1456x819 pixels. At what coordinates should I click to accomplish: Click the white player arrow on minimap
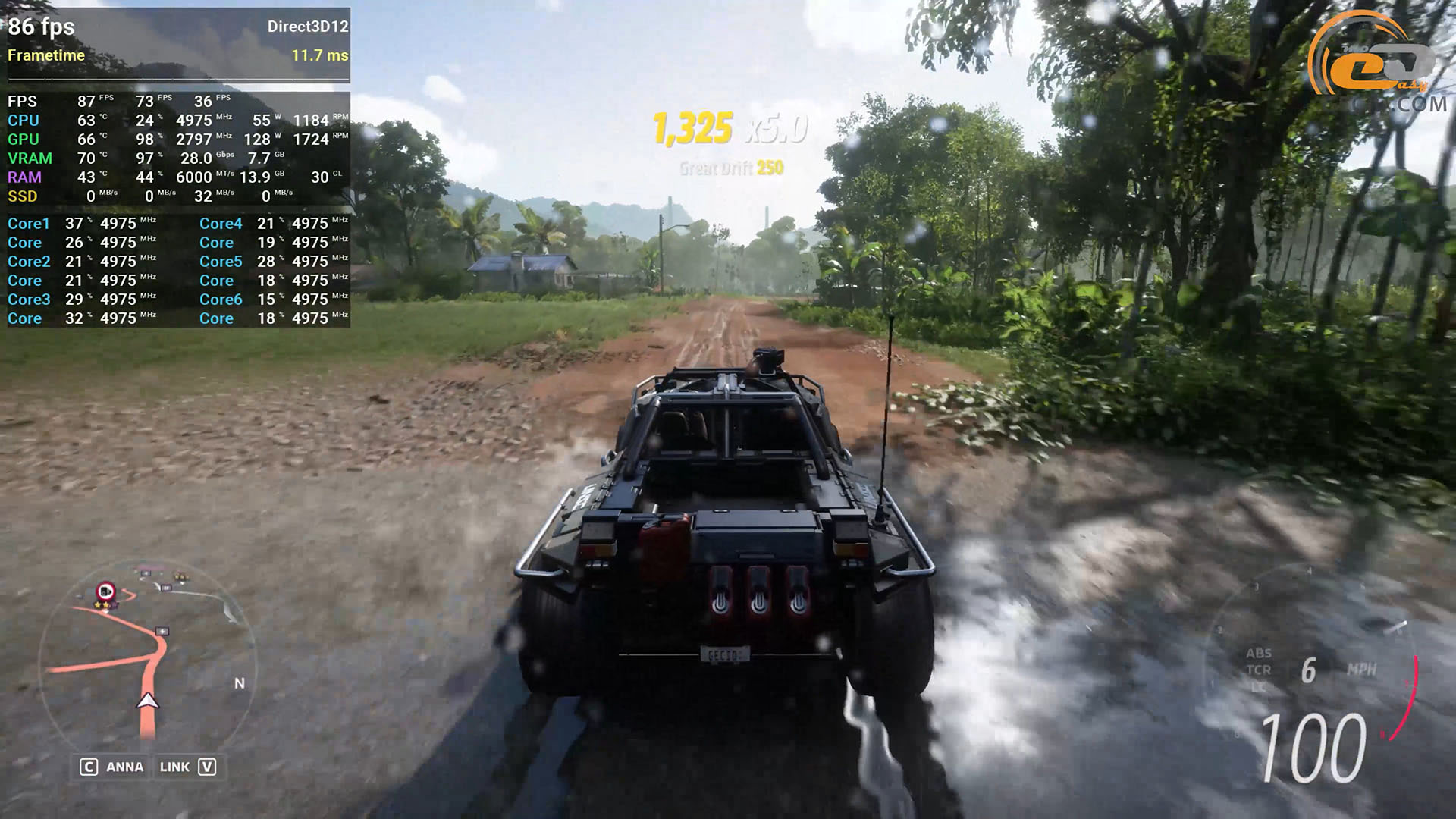point(148,701)
